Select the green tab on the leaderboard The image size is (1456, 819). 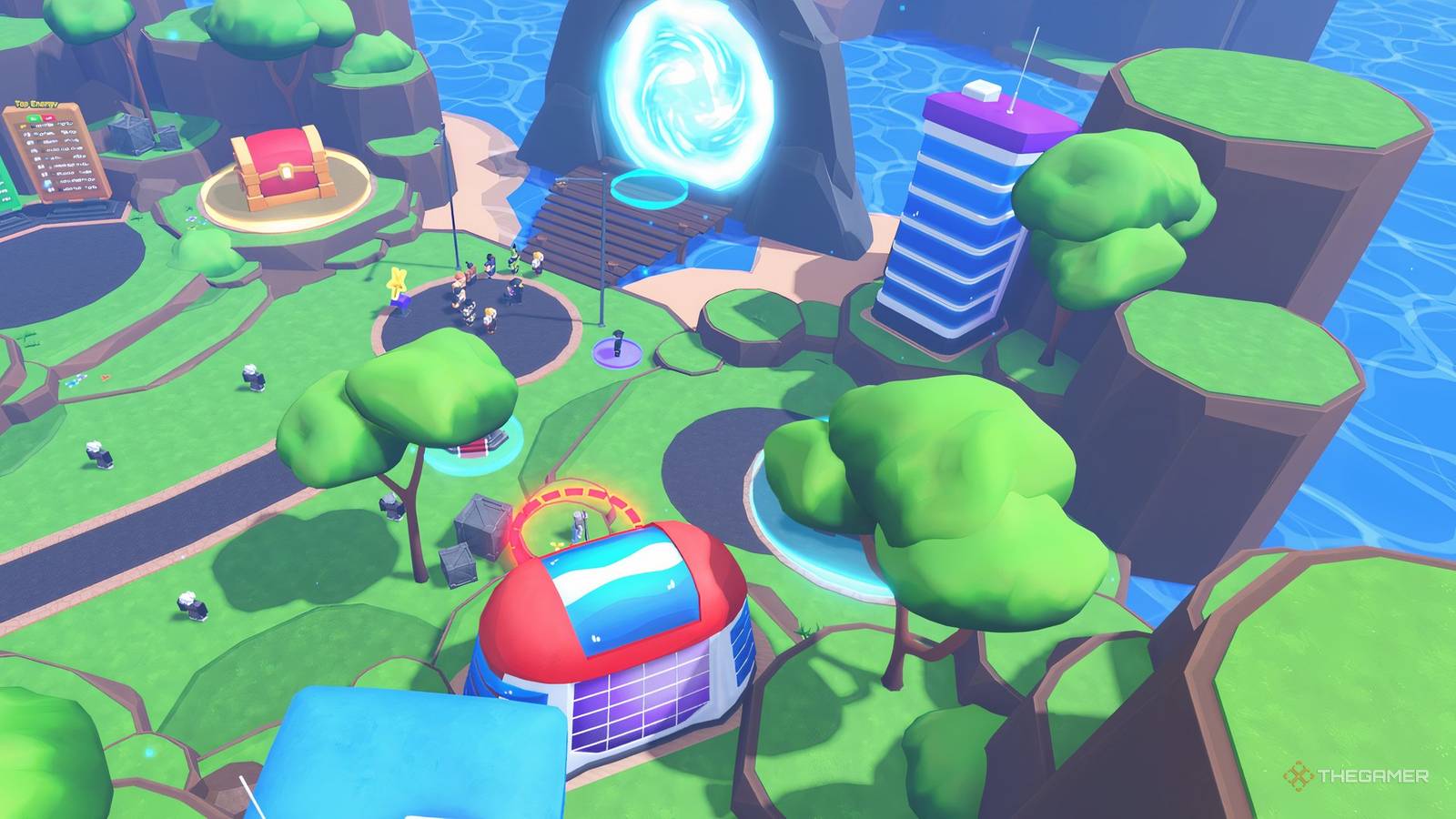point(33,117)
